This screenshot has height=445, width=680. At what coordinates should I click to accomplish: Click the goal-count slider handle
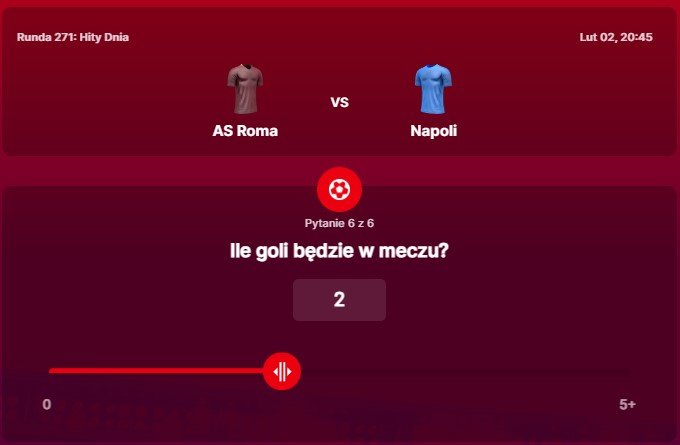[282, 372]
